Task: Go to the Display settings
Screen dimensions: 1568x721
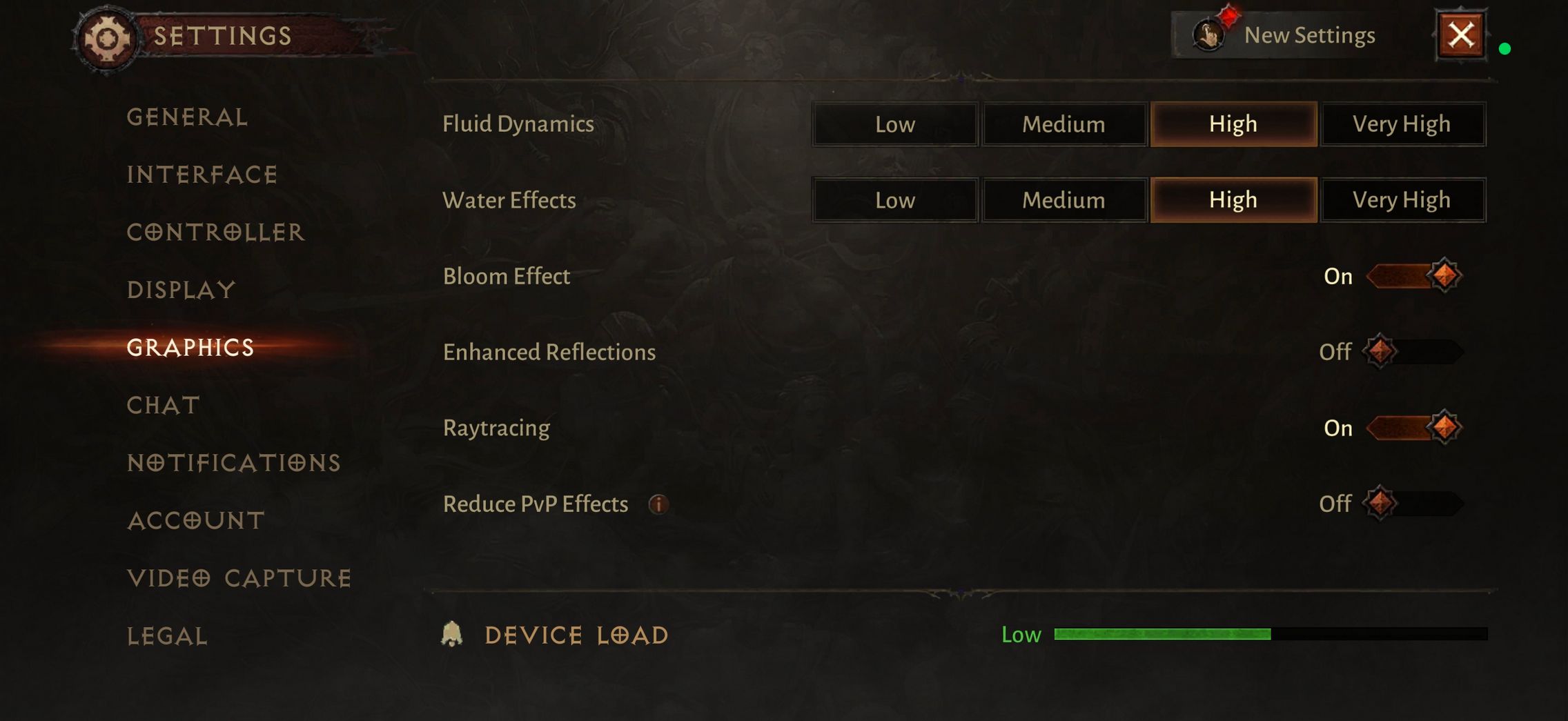Action: [181, 290]
